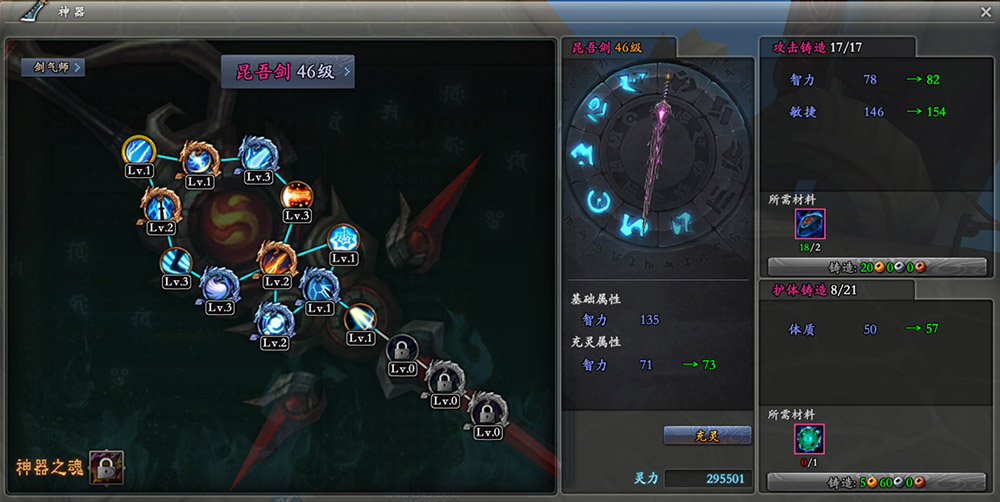Viewport: 1000px width, 502px height.
Task: Select the gold-ringed Lv.1 blue slash skill
Action: pyautogui.click(x=139, y=153)
